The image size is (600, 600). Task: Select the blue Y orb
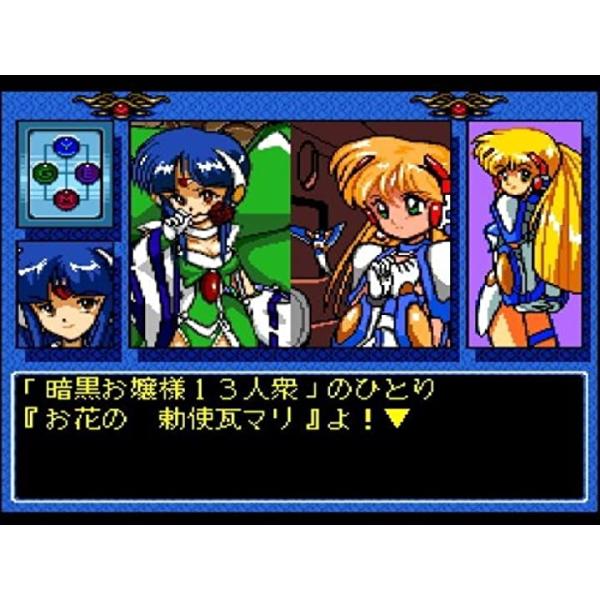[x=67, y=147]
